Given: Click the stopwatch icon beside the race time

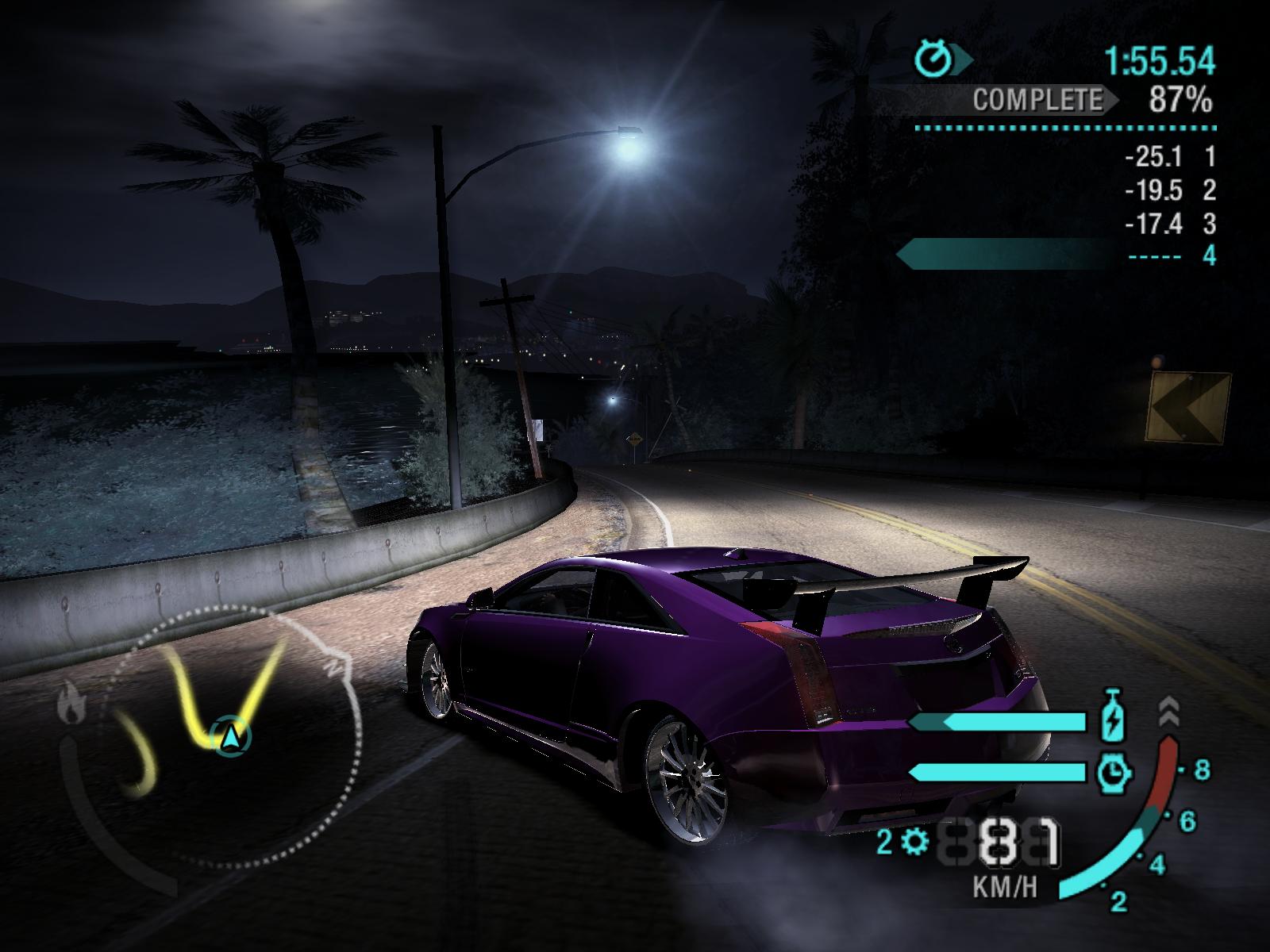Looking at the screenshot, I should click(934, 59).
